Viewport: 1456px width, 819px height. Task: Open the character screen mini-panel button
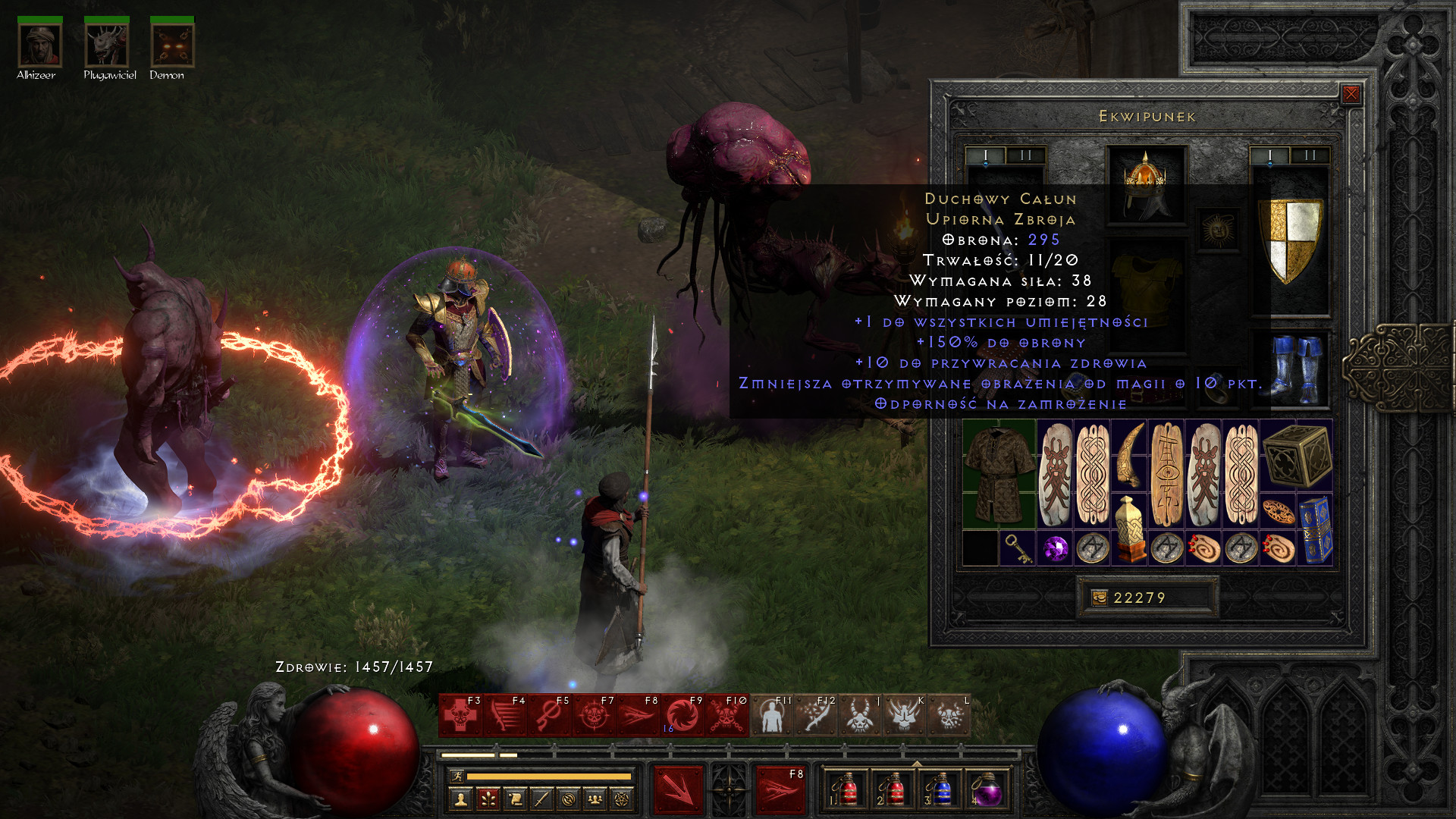click(460, 799)
